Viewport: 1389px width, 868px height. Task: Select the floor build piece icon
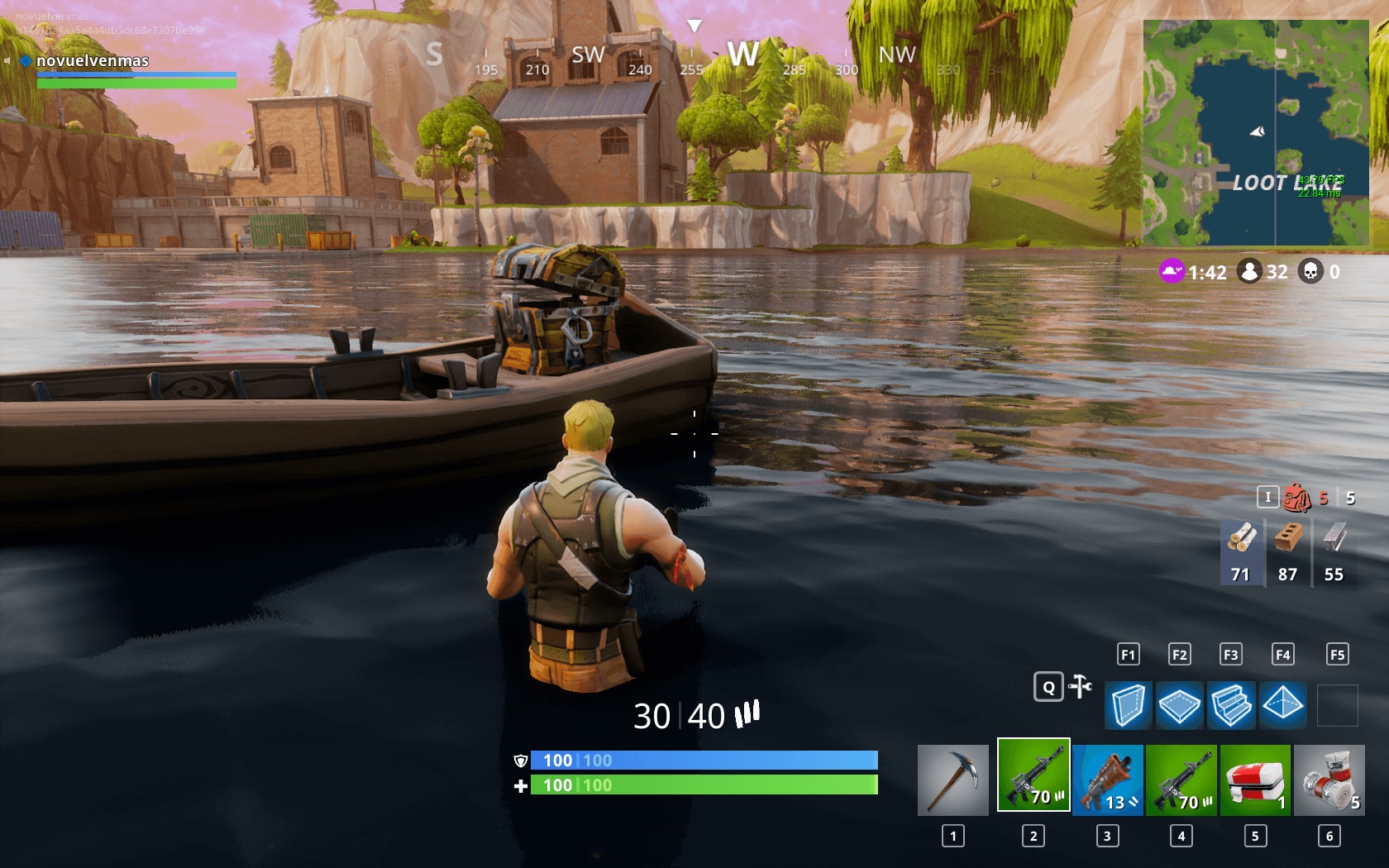1180,705
